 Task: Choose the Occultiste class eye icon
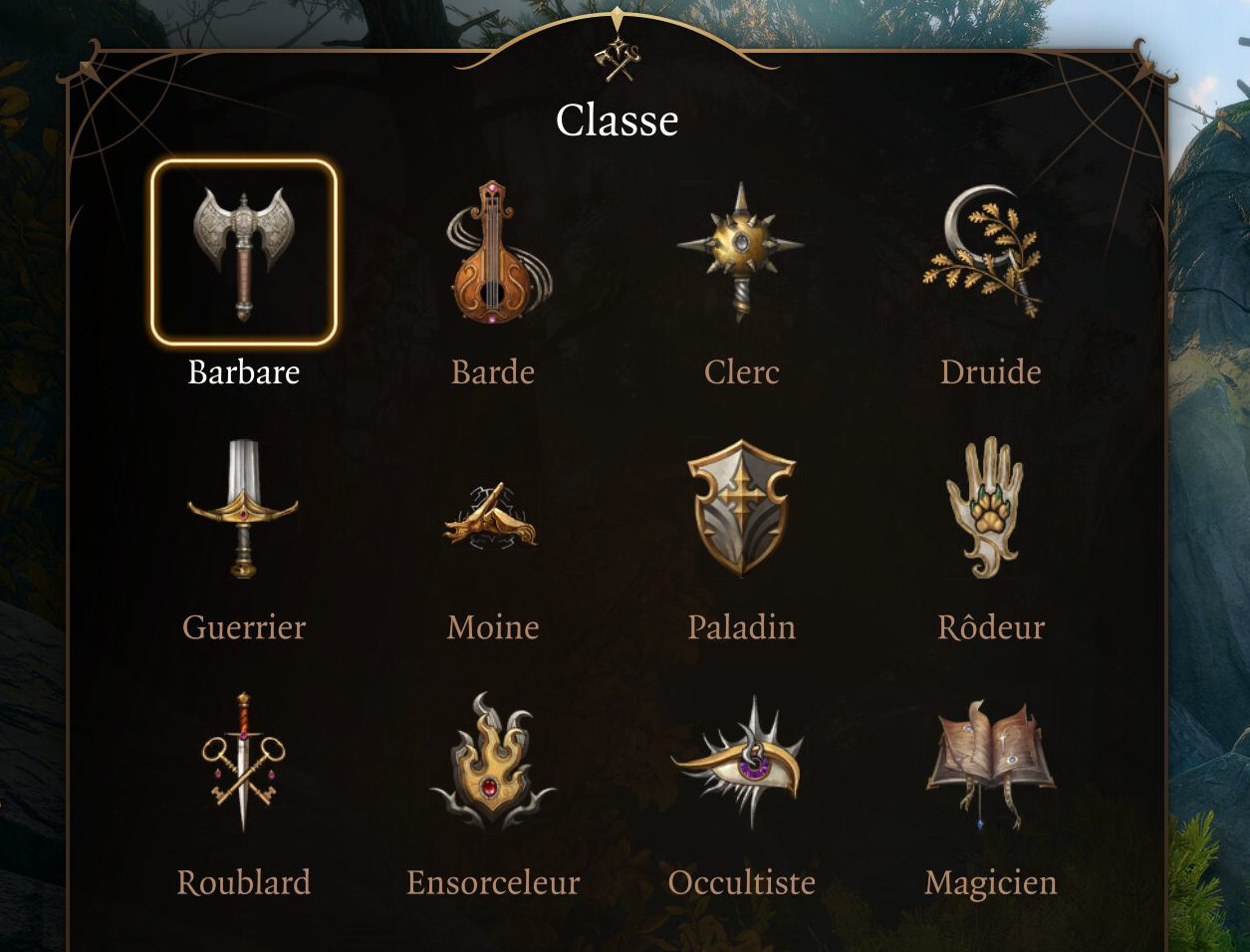[741, 762]
